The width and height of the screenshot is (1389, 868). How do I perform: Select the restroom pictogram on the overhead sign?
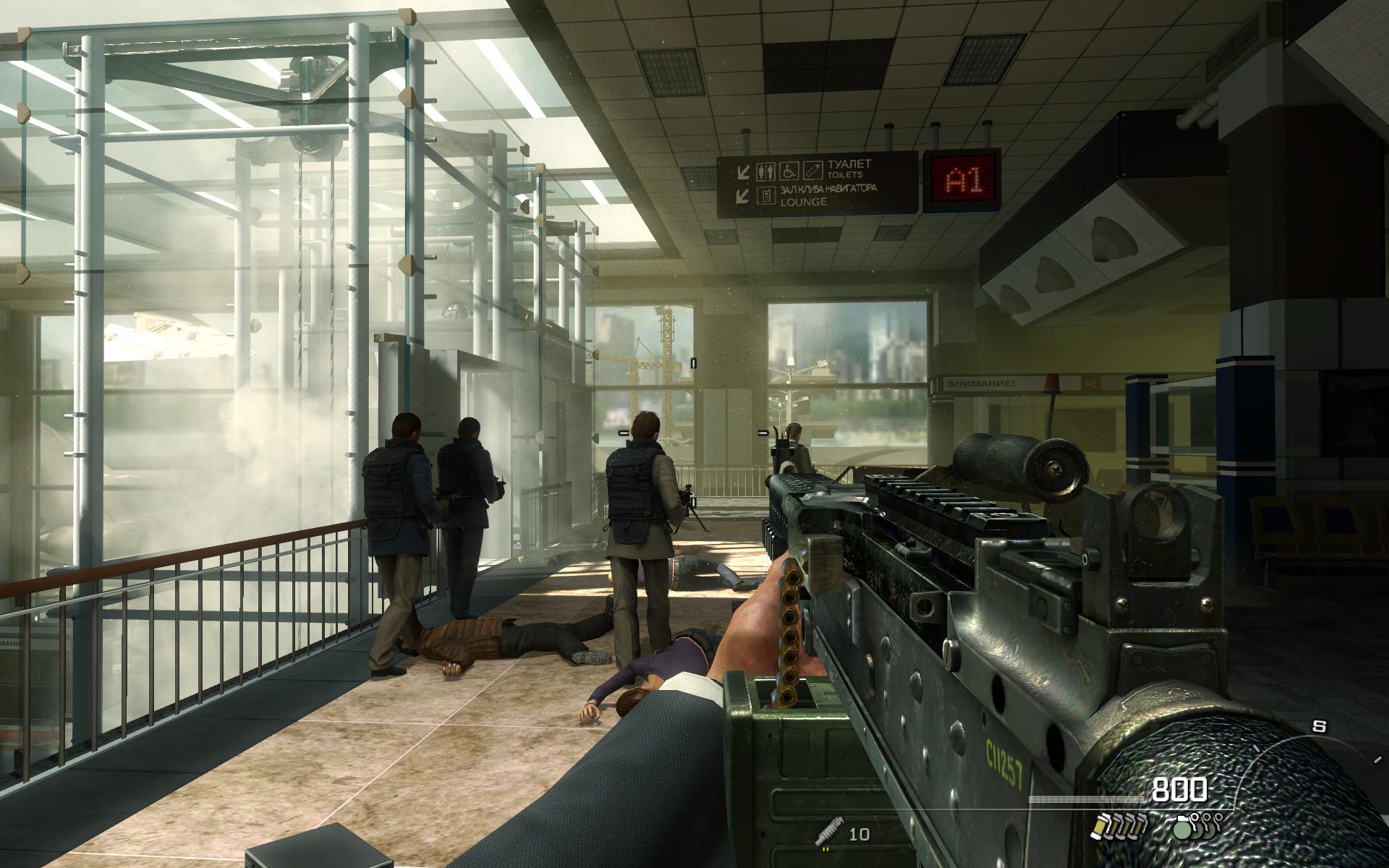click(x=766, y=171)
